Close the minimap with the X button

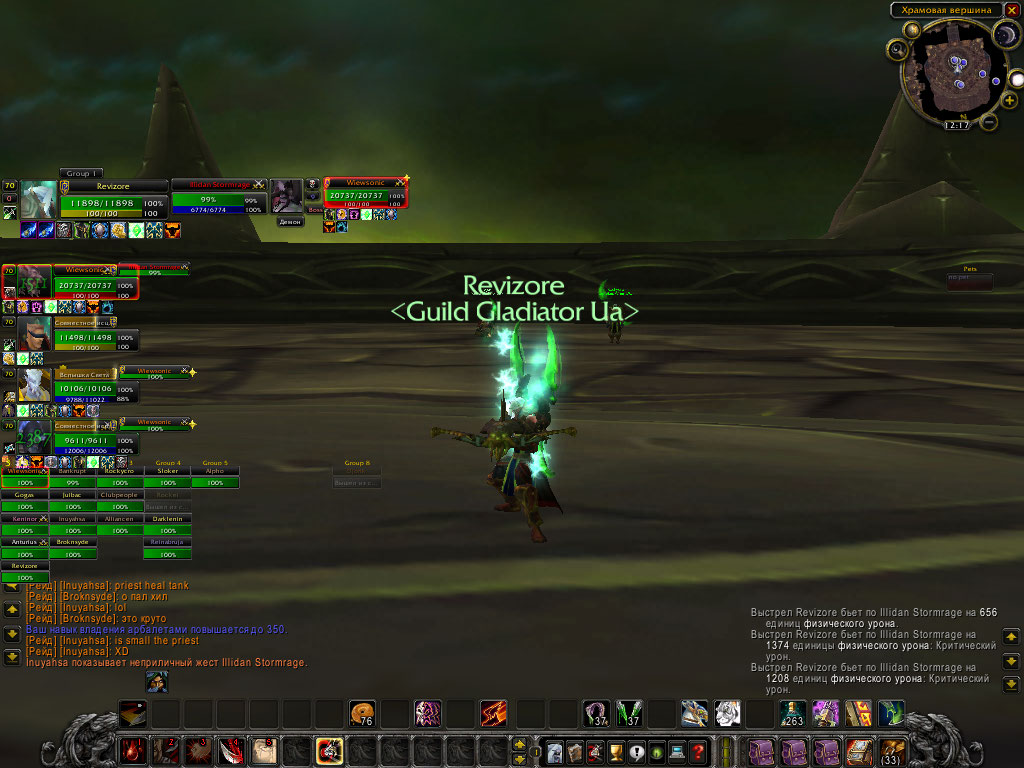point(1012,10)
